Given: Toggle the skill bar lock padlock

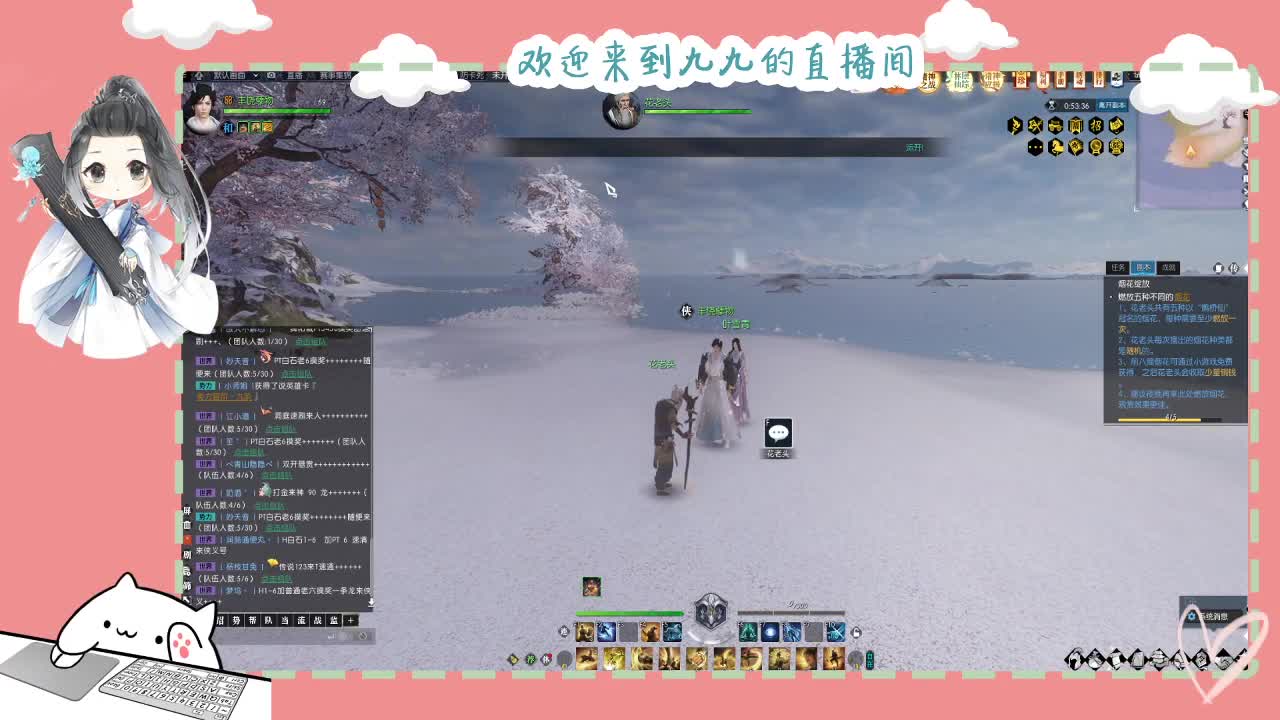Looking at the screenshot, I should [x=857, y=631].
